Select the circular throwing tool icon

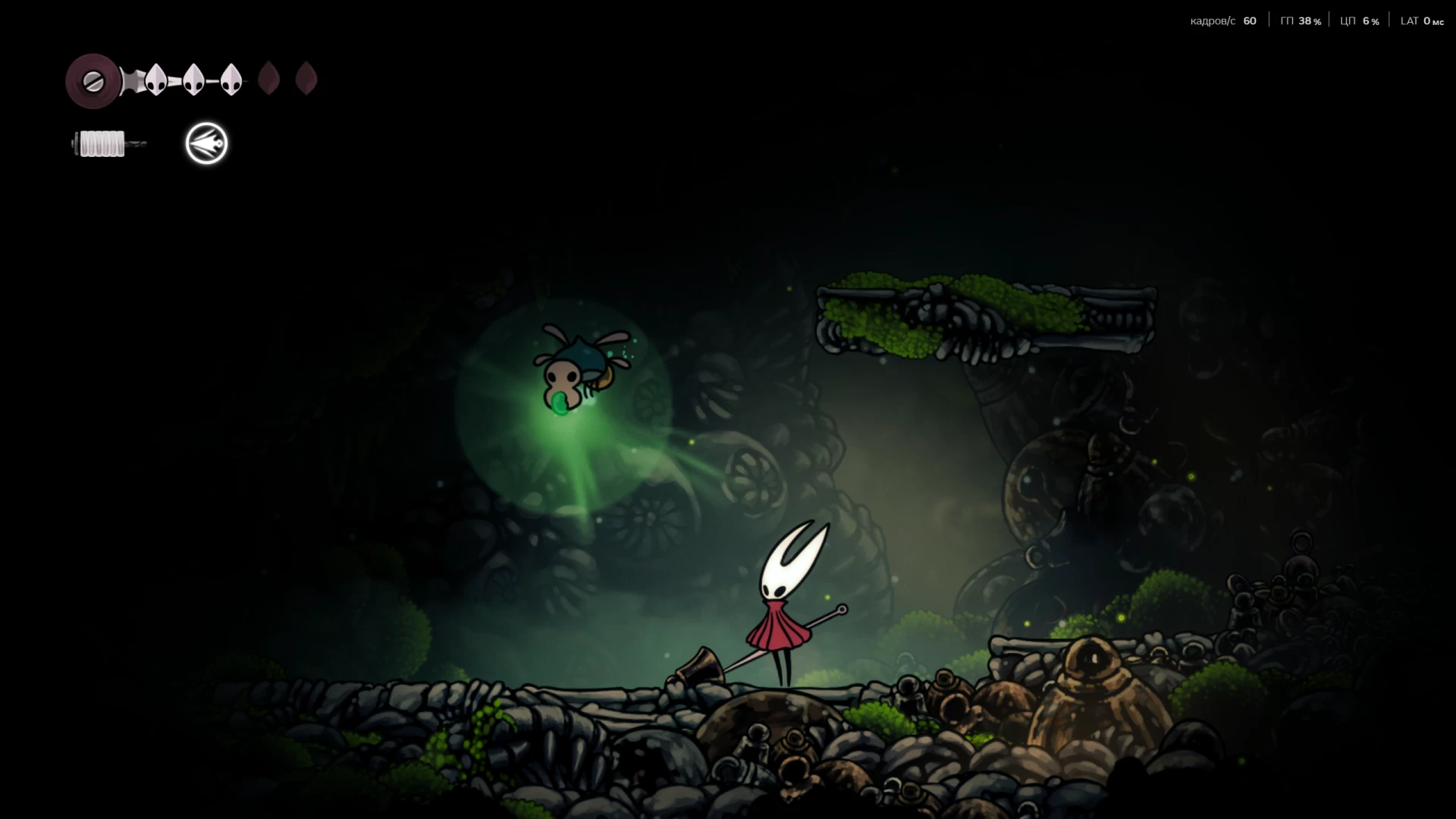tap(206, 143)
